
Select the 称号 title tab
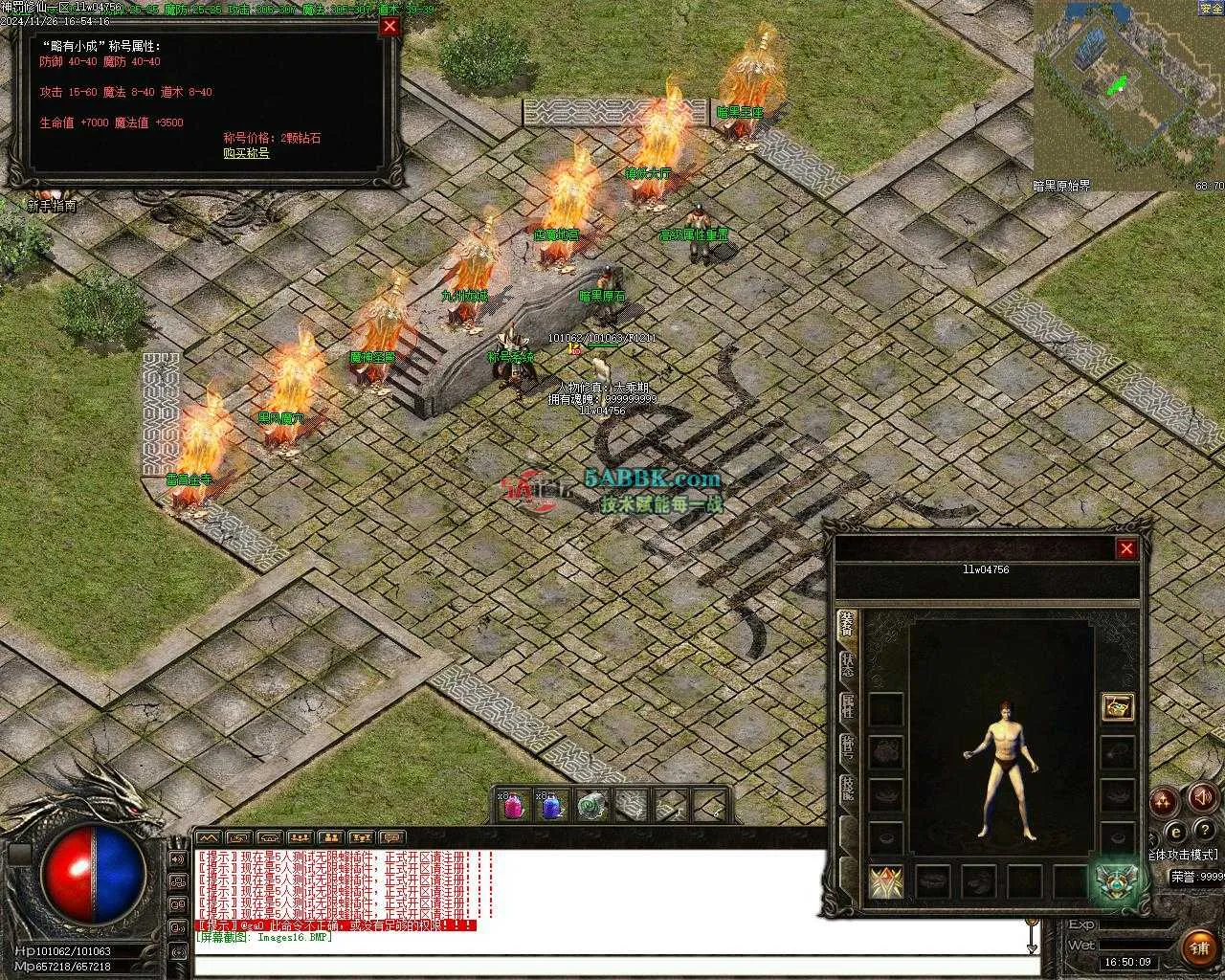pyautogui.click(x=847, y=748)
